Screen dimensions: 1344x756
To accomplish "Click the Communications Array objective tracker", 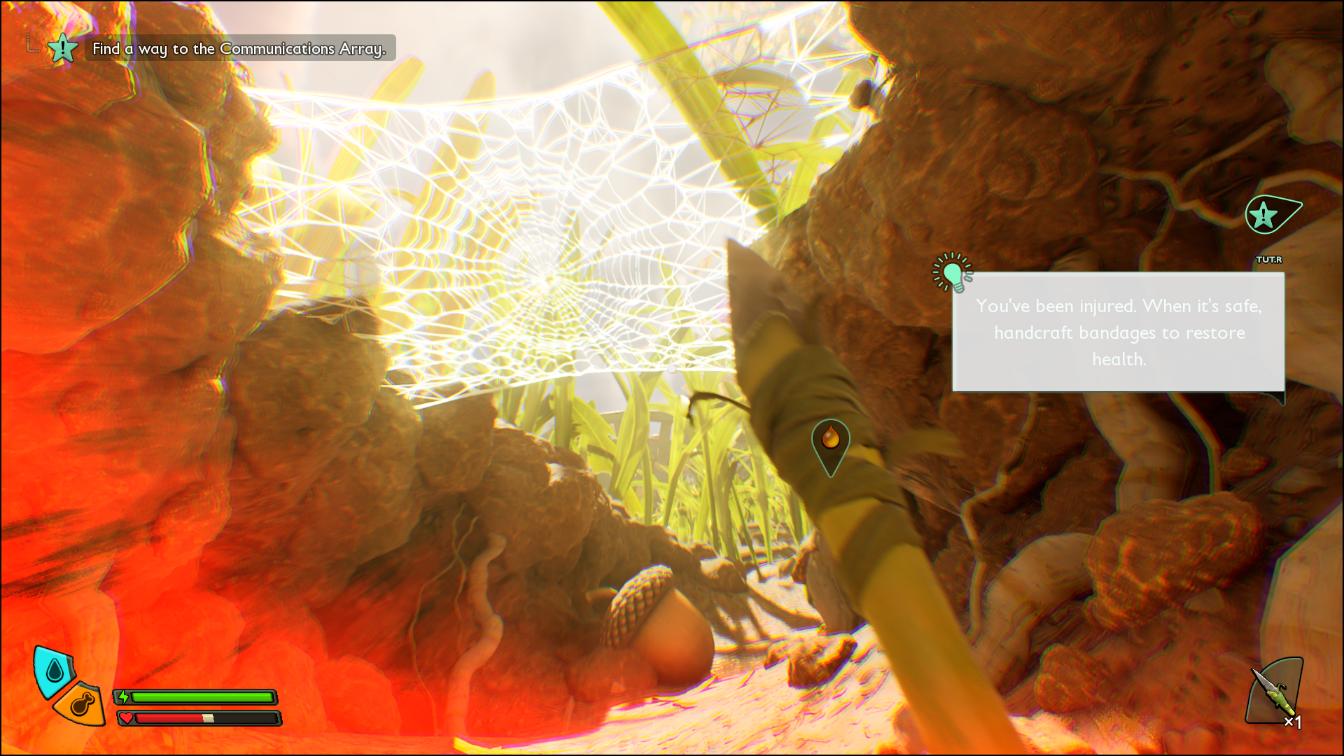I will point(239,48).
